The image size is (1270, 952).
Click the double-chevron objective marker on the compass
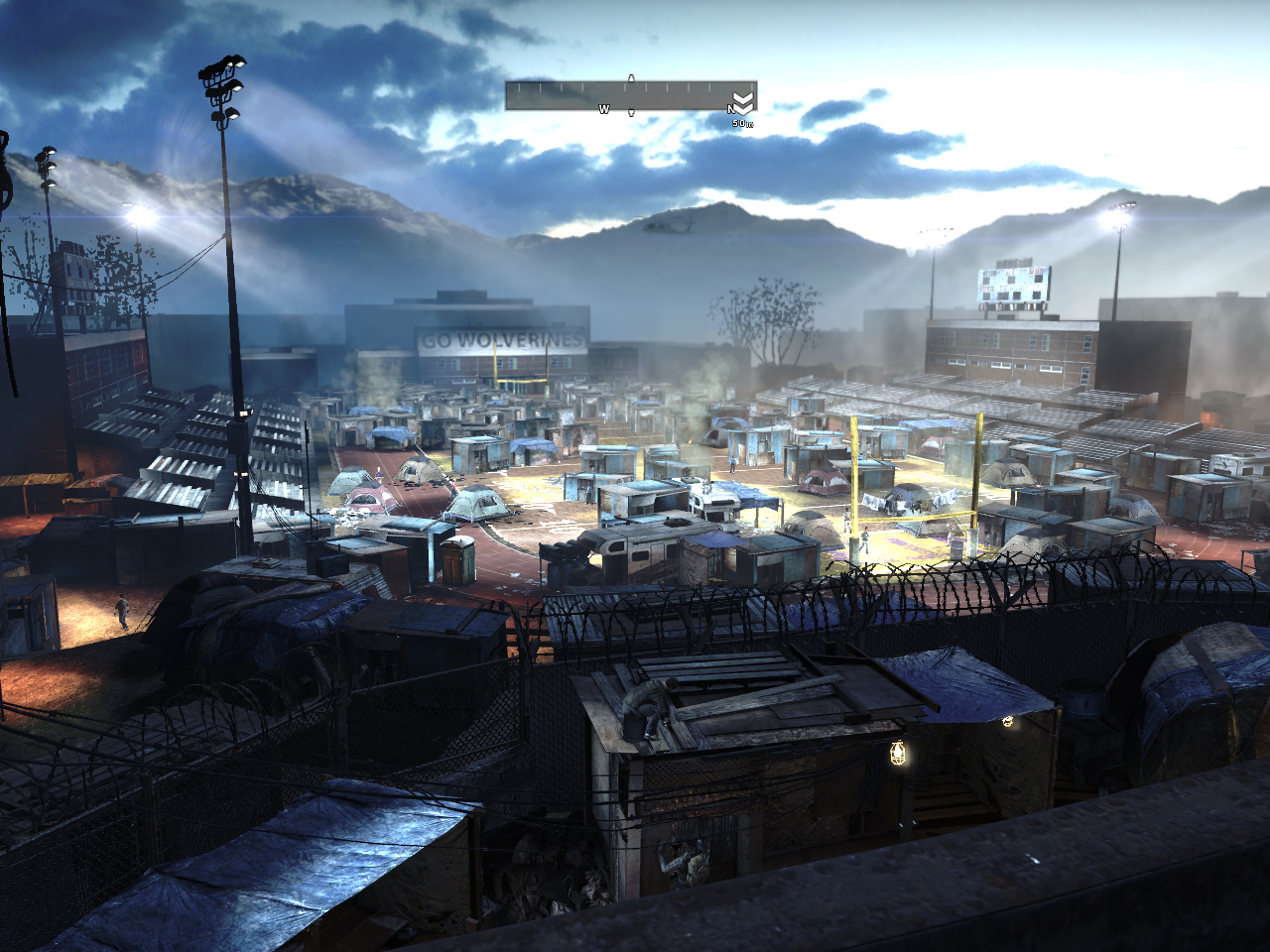point(743,102)
